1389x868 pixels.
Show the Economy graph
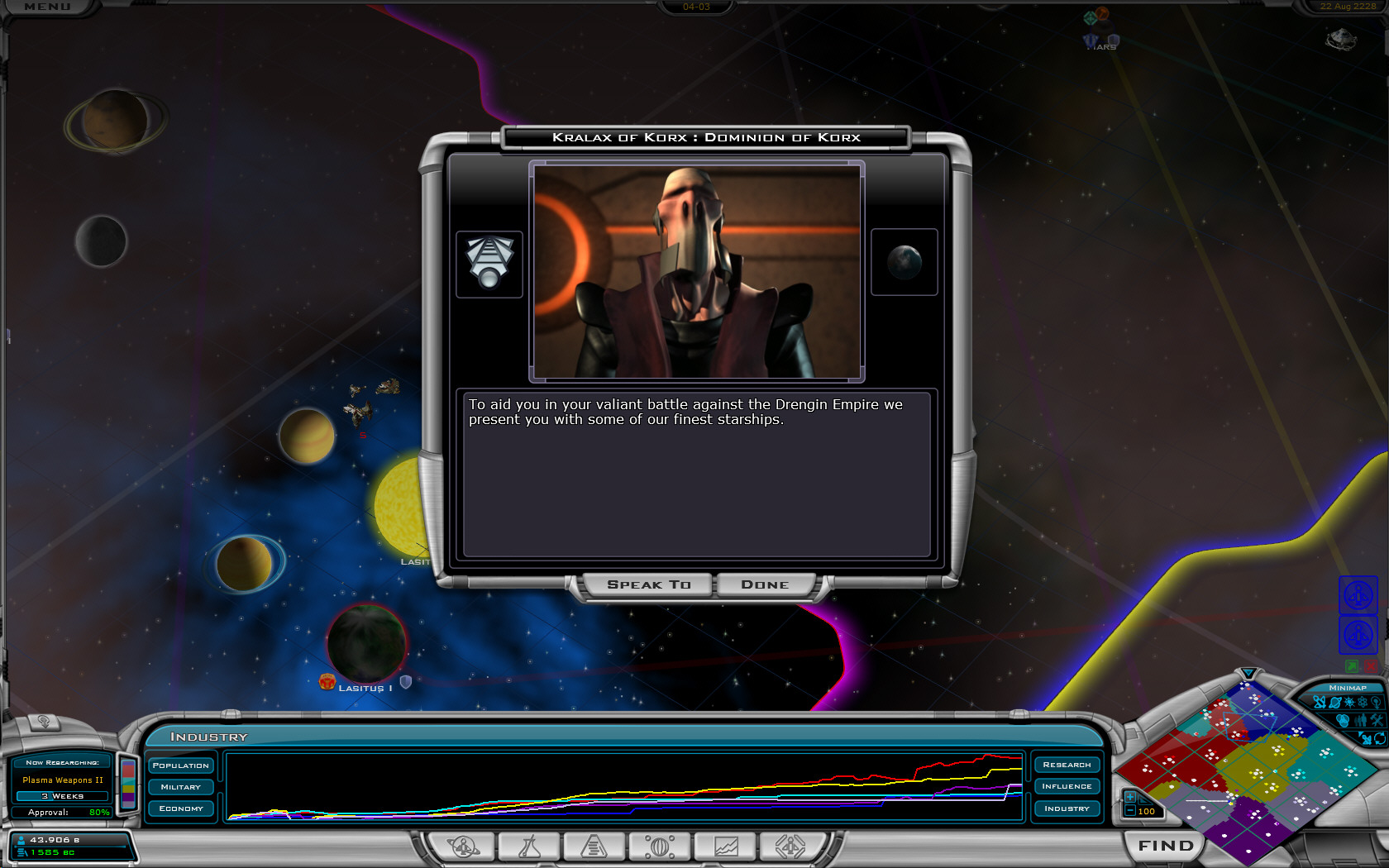coord(181,808)
